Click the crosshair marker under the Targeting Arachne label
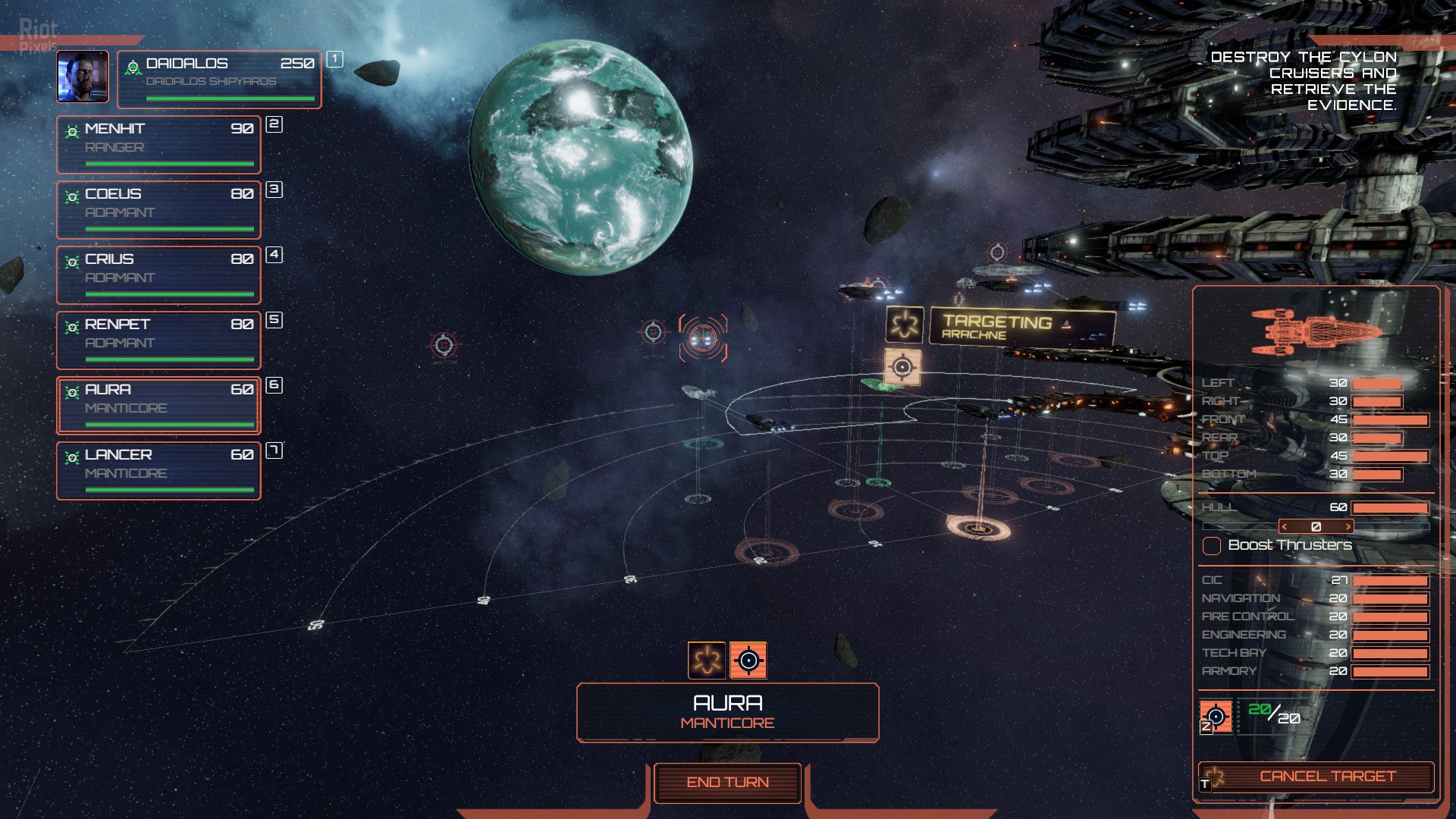The width and height of the screenshot is (1456, 819). 902,368
